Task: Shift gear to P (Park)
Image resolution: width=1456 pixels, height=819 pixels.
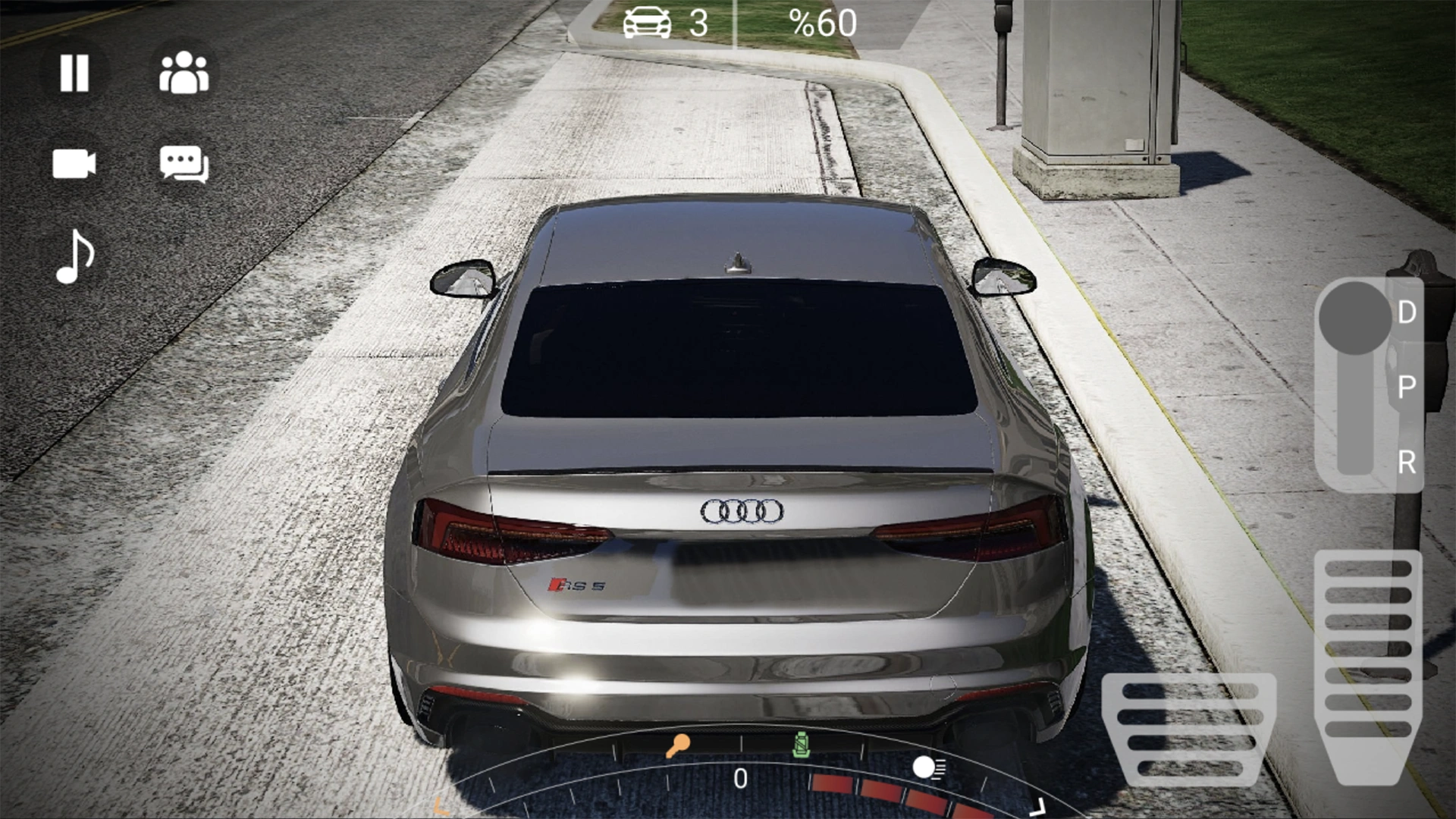Action: coord(1406,387)
